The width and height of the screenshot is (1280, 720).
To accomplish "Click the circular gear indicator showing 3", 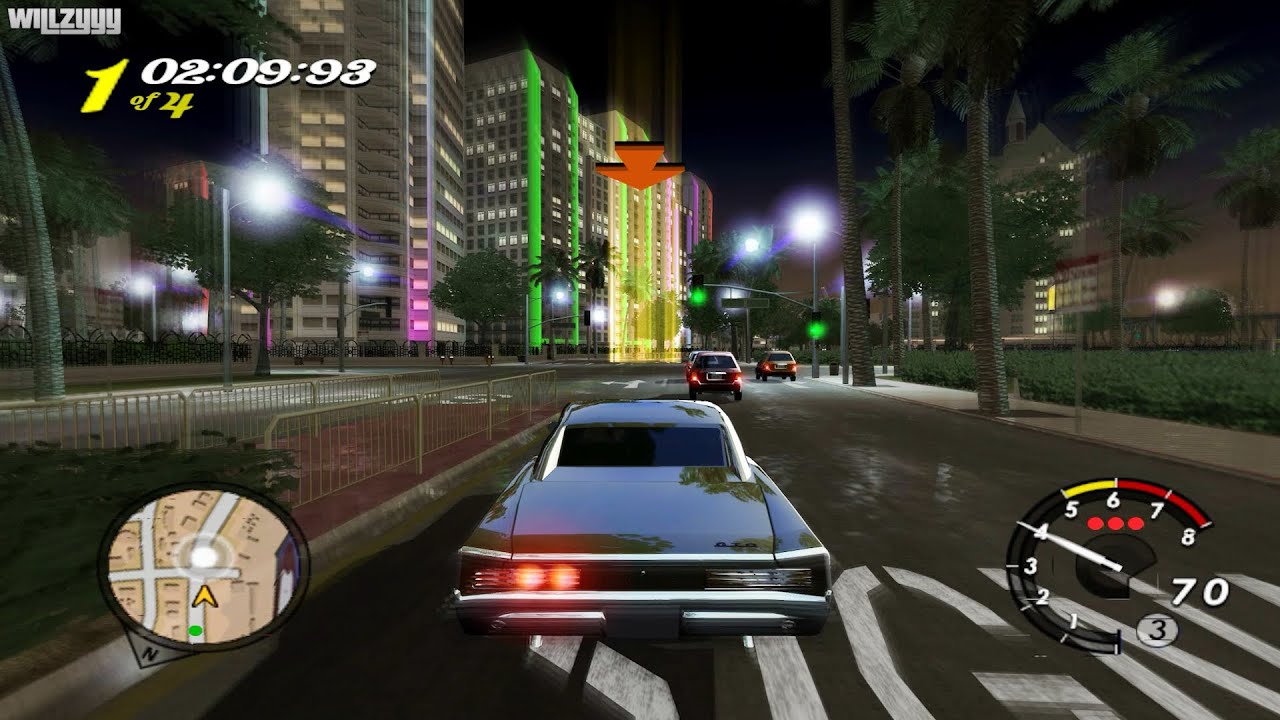I will pyautogui.click(x=1157, y=629).
